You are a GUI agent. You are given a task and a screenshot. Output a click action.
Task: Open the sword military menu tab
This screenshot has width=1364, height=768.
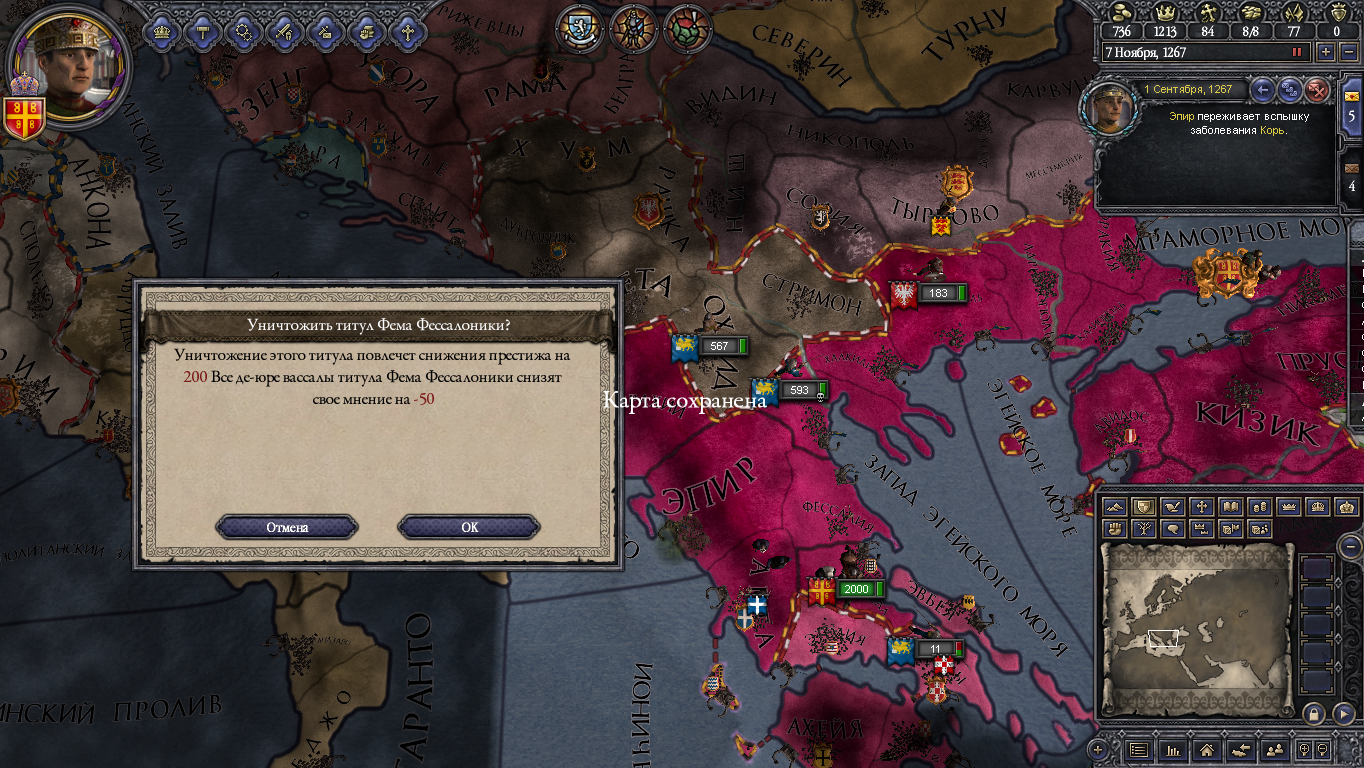pos(283,31)
